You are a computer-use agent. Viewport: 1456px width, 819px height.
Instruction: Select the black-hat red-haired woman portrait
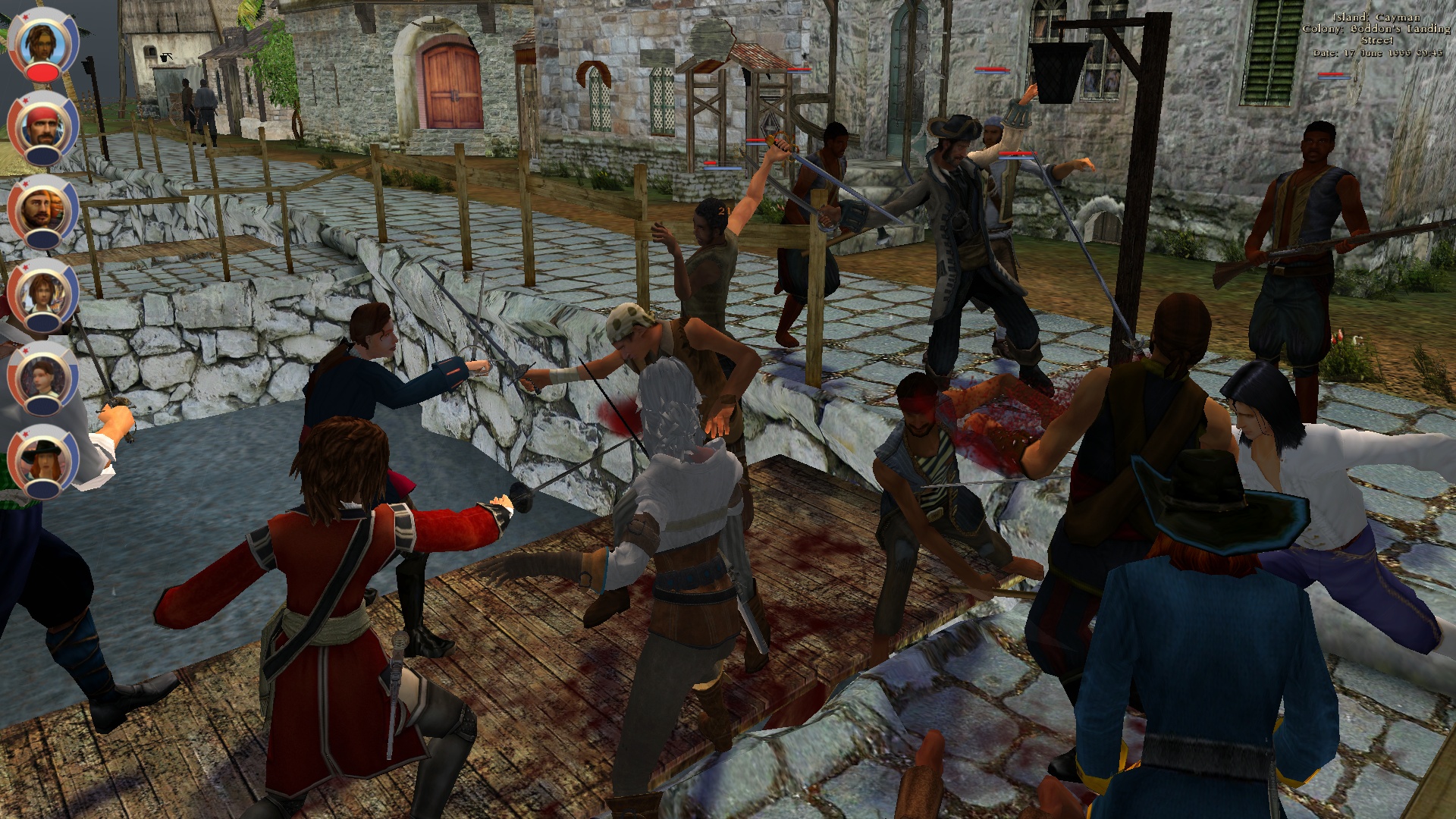[x=43, y=458]
